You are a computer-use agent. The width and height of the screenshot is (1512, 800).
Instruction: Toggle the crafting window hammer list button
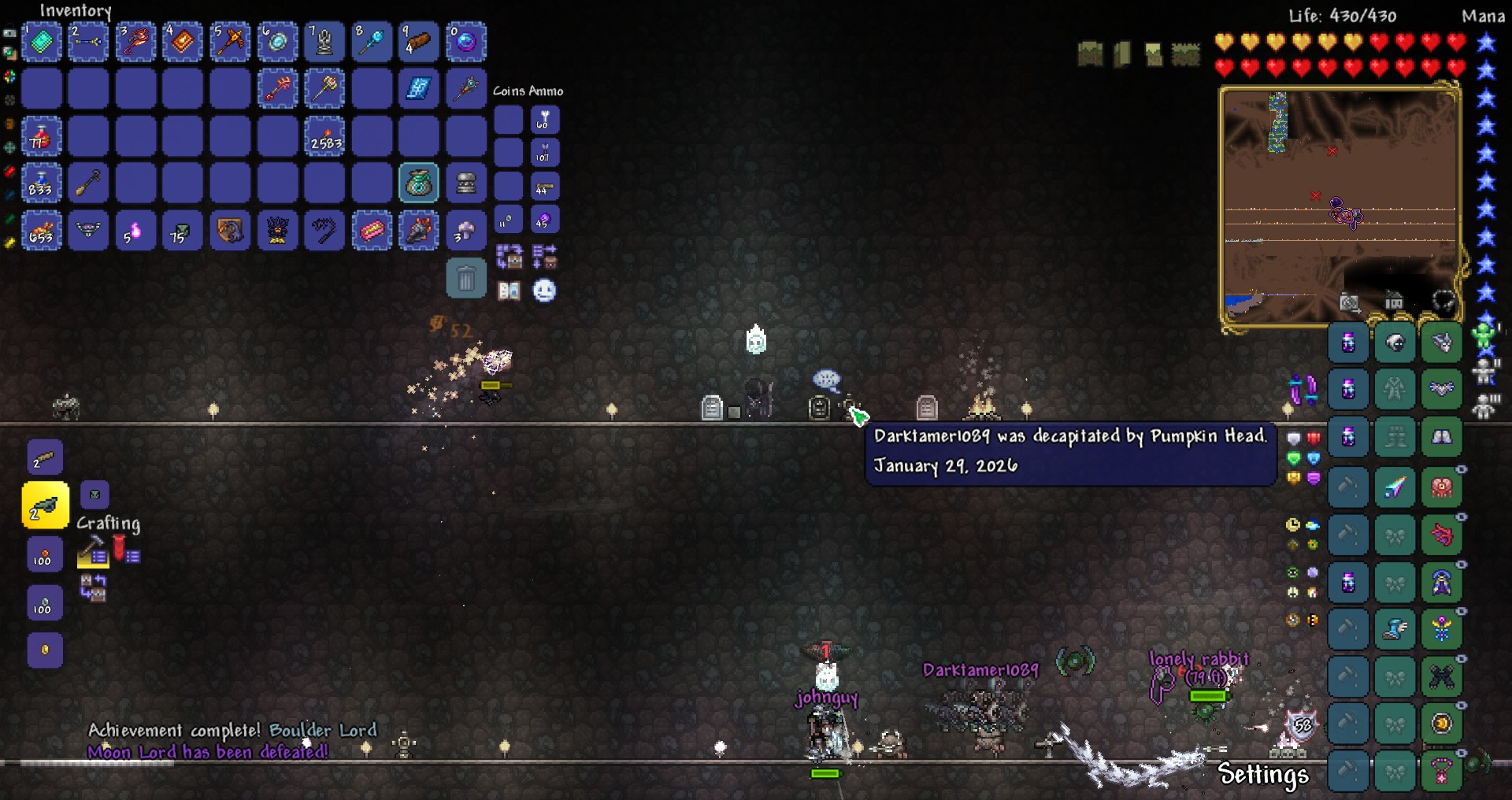93,551
